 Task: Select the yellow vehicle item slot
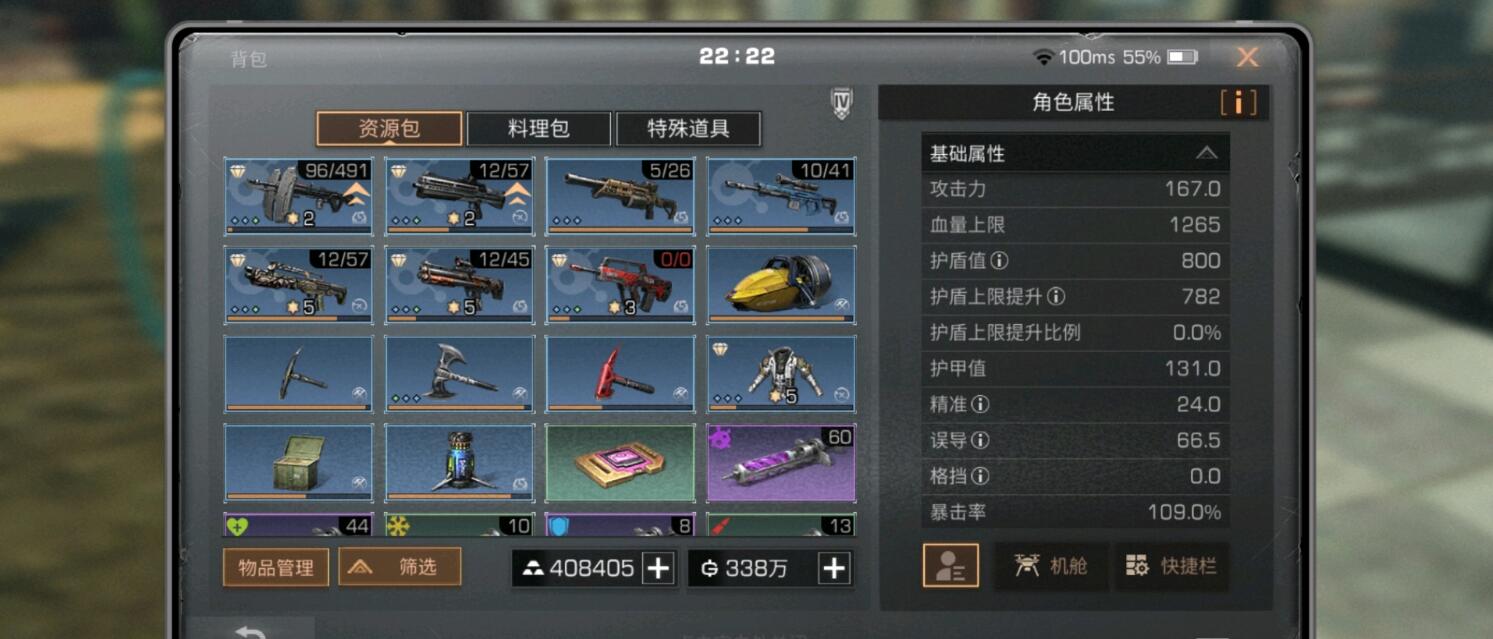(781, 285)
